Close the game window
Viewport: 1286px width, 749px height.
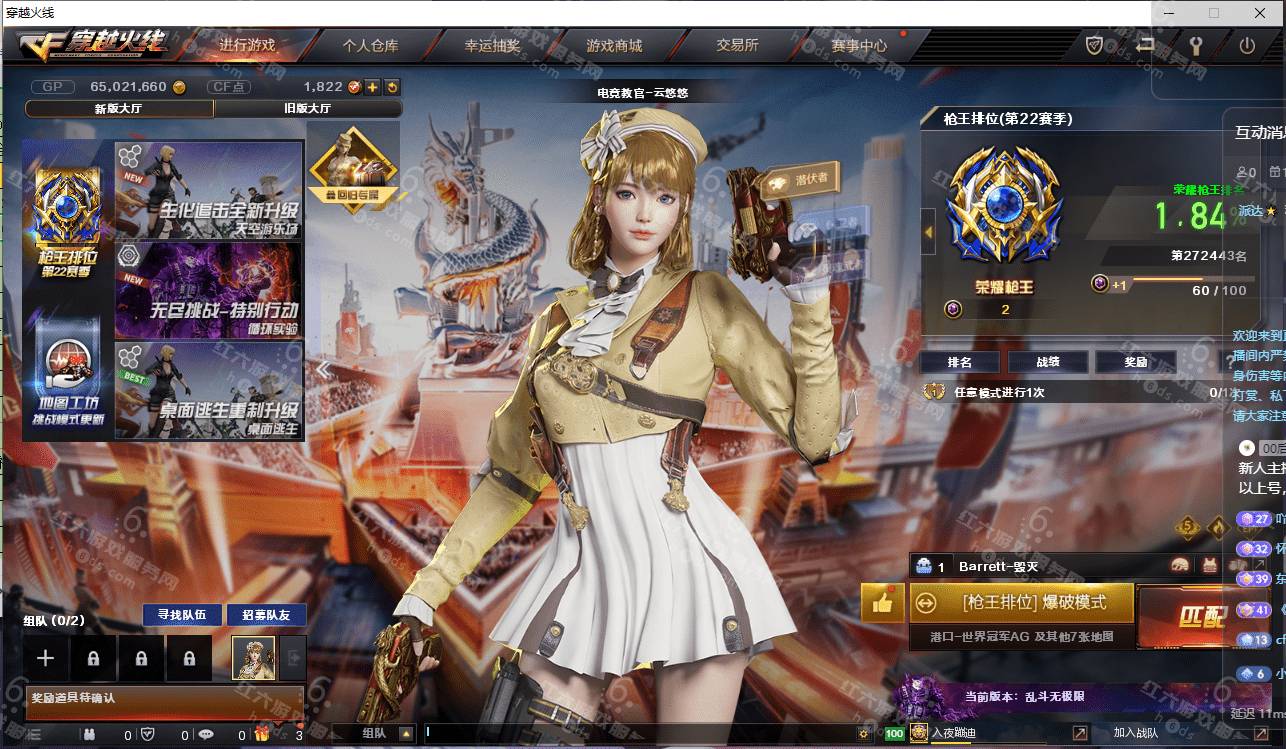pos(1260,13)
